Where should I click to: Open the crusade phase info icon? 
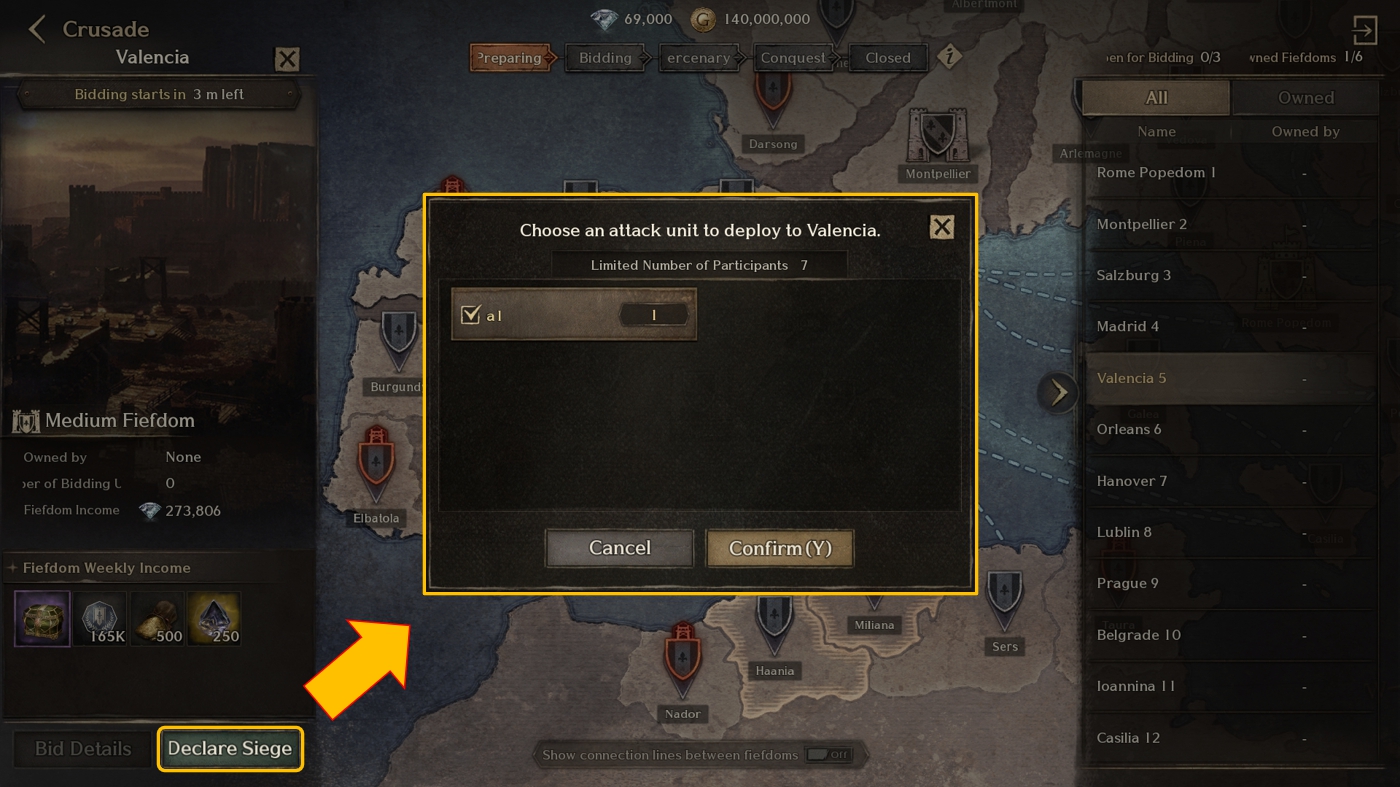(948, 57)
